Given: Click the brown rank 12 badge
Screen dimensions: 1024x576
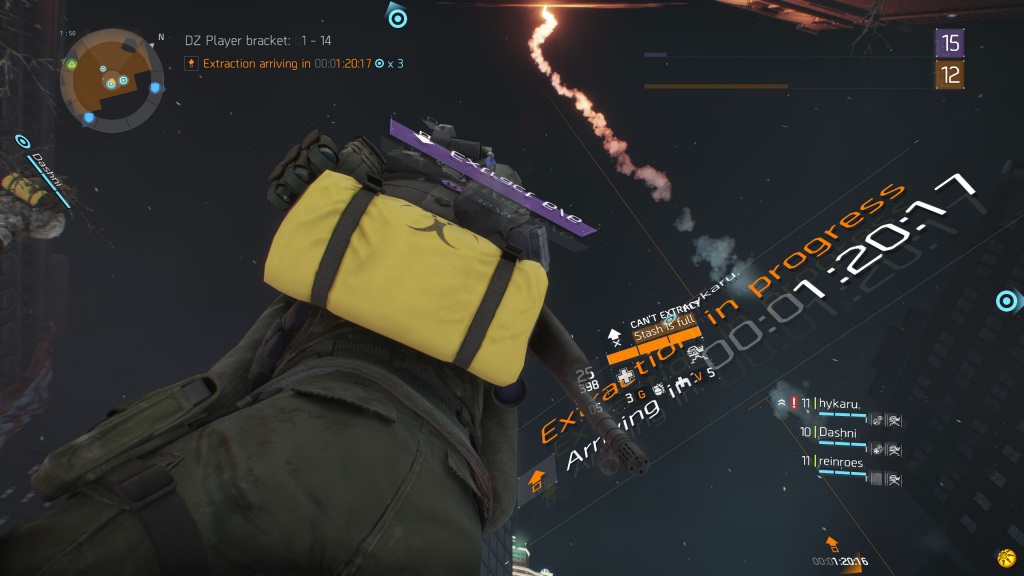Looking at the screenshot, I should 949,74.
